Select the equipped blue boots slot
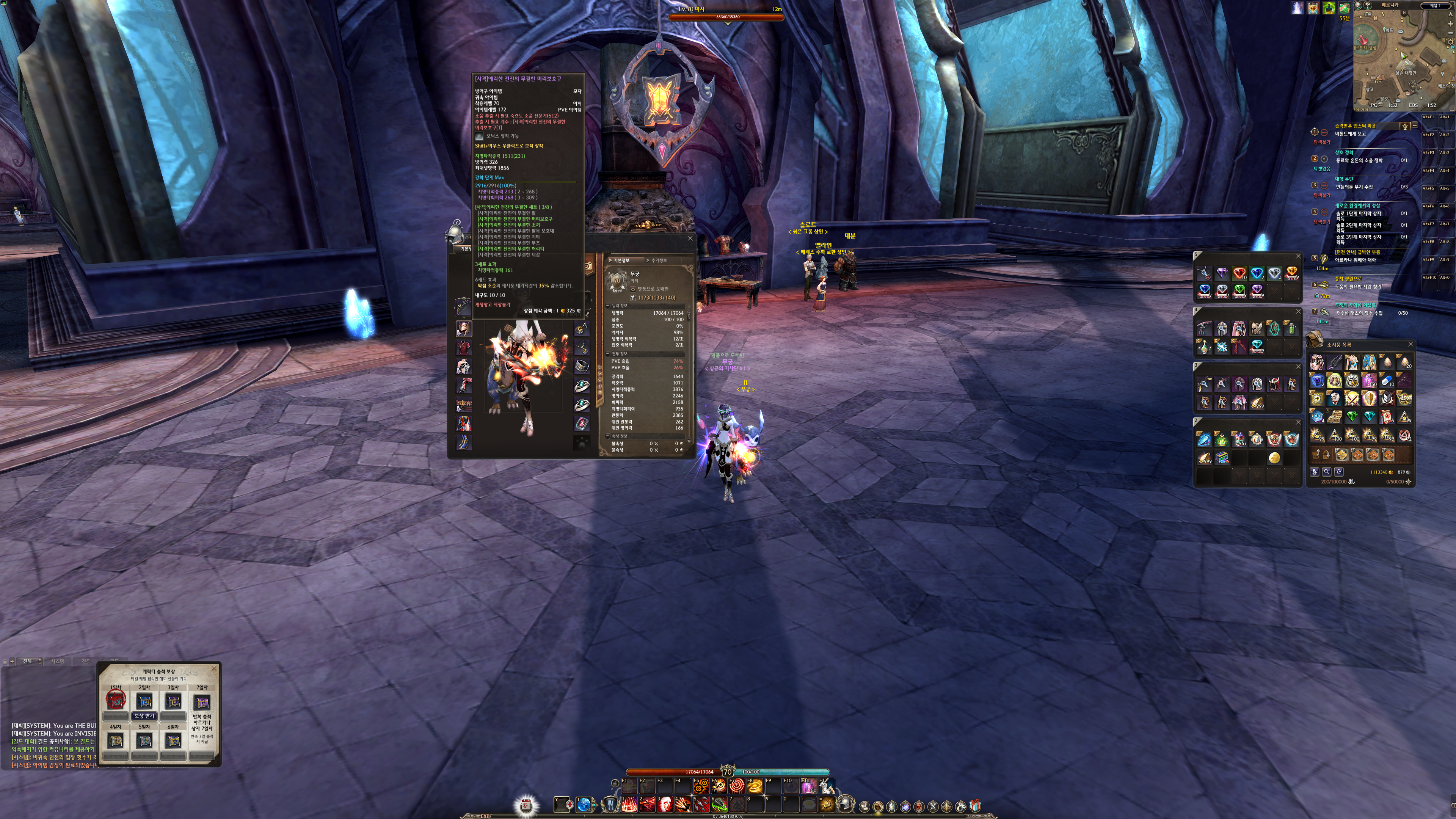 click(x=463, y=442)
